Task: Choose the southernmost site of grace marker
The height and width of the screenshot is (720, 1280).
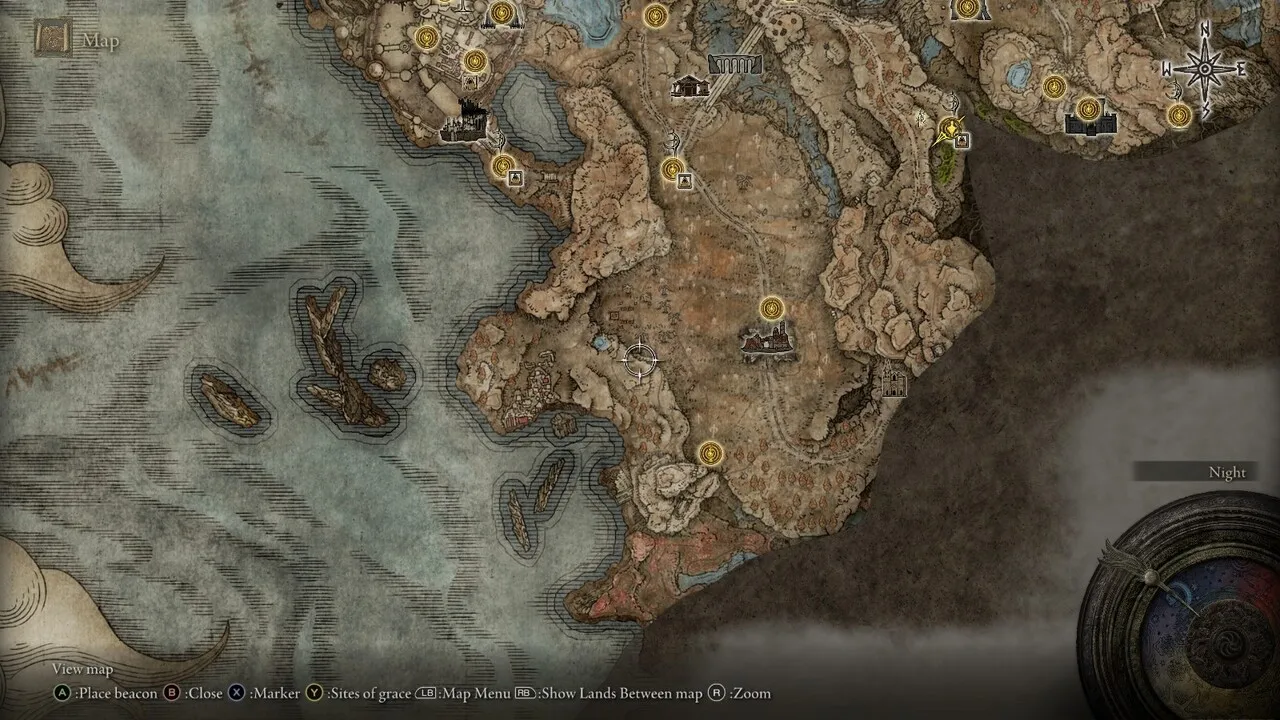Action: tap(710, 454)
